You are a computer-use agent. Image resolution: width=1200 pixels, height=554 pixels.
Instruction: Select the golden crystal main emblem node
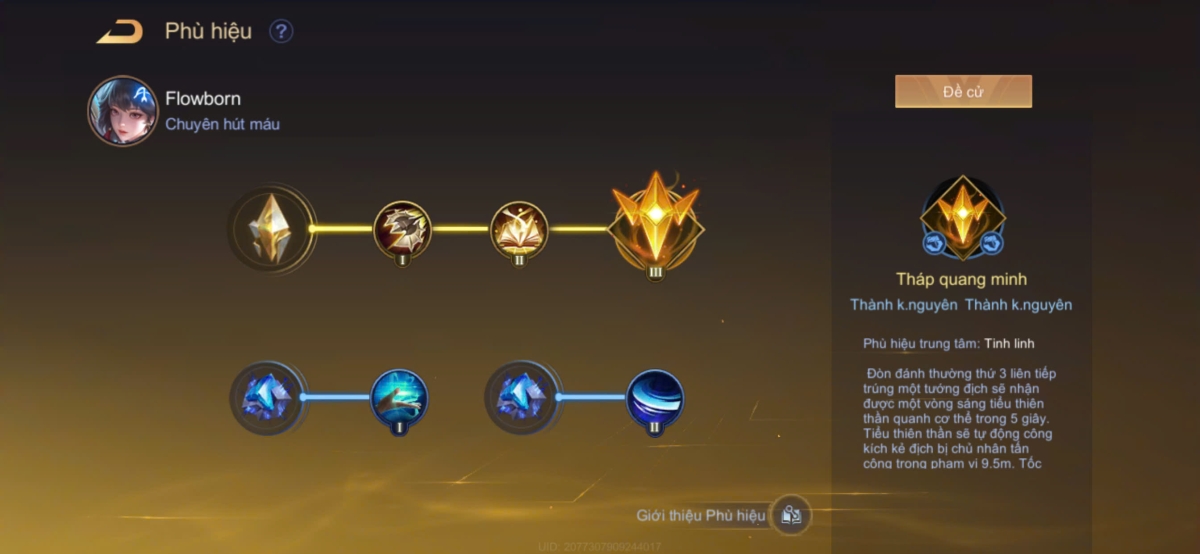click(271, 228)
